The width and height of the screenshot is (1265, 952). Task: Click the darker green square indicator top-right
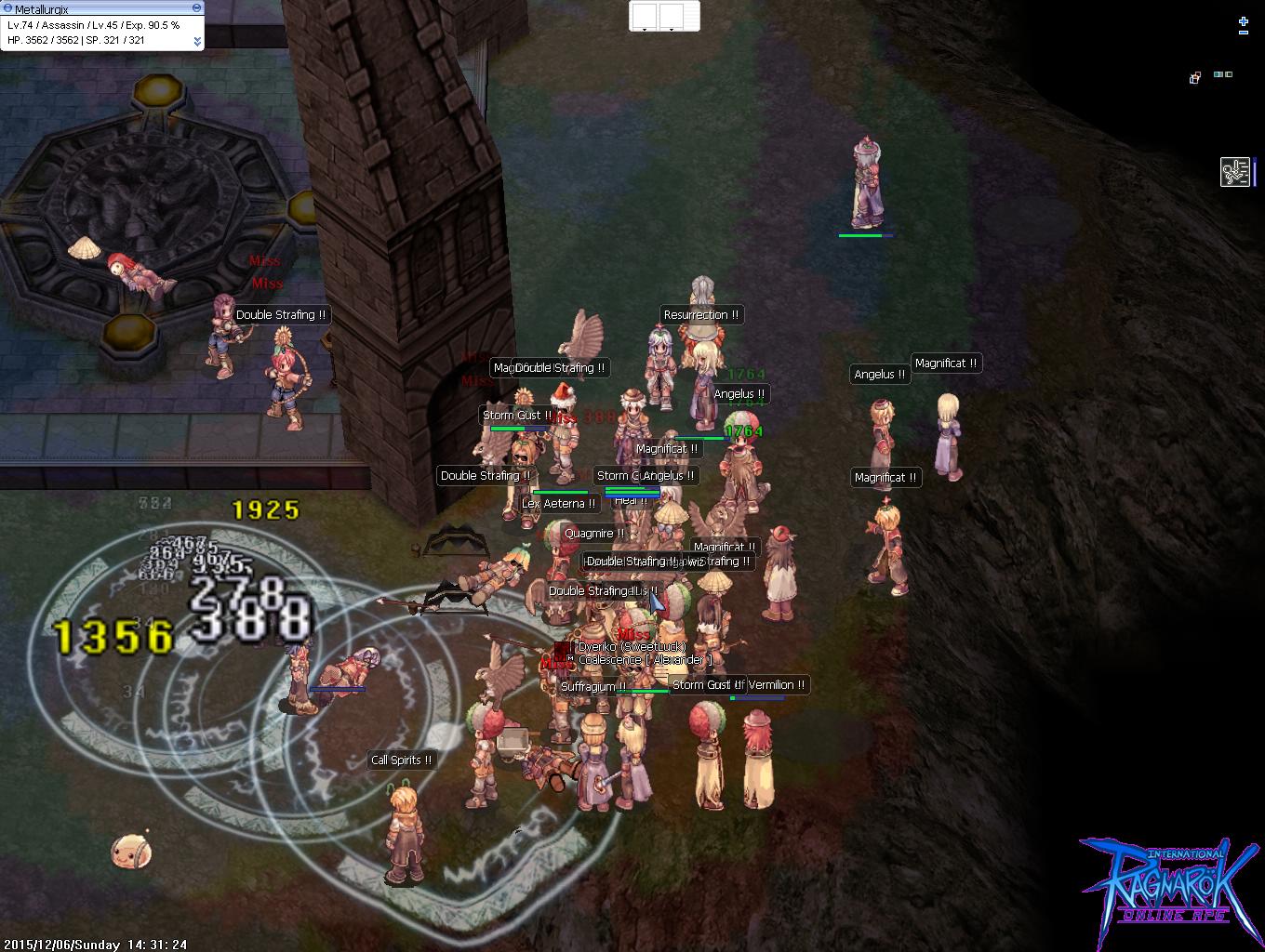(x=1229, y=74)
